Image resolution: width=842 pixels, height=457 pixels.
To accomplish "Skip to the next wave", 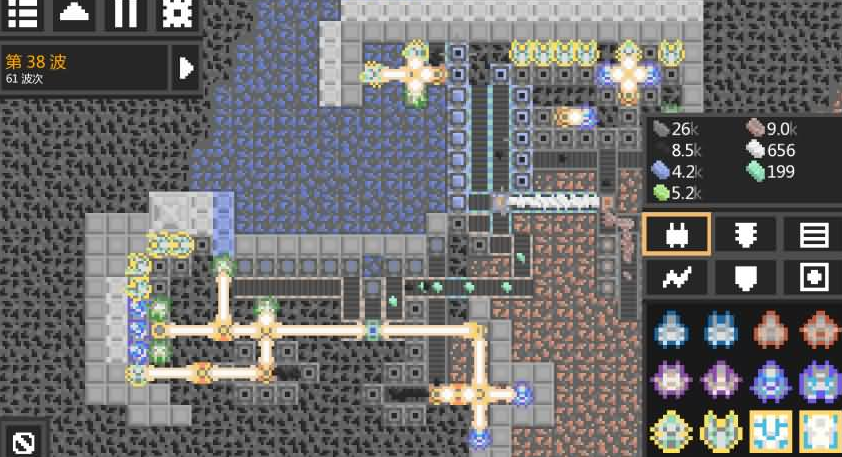I will point(186,68).
